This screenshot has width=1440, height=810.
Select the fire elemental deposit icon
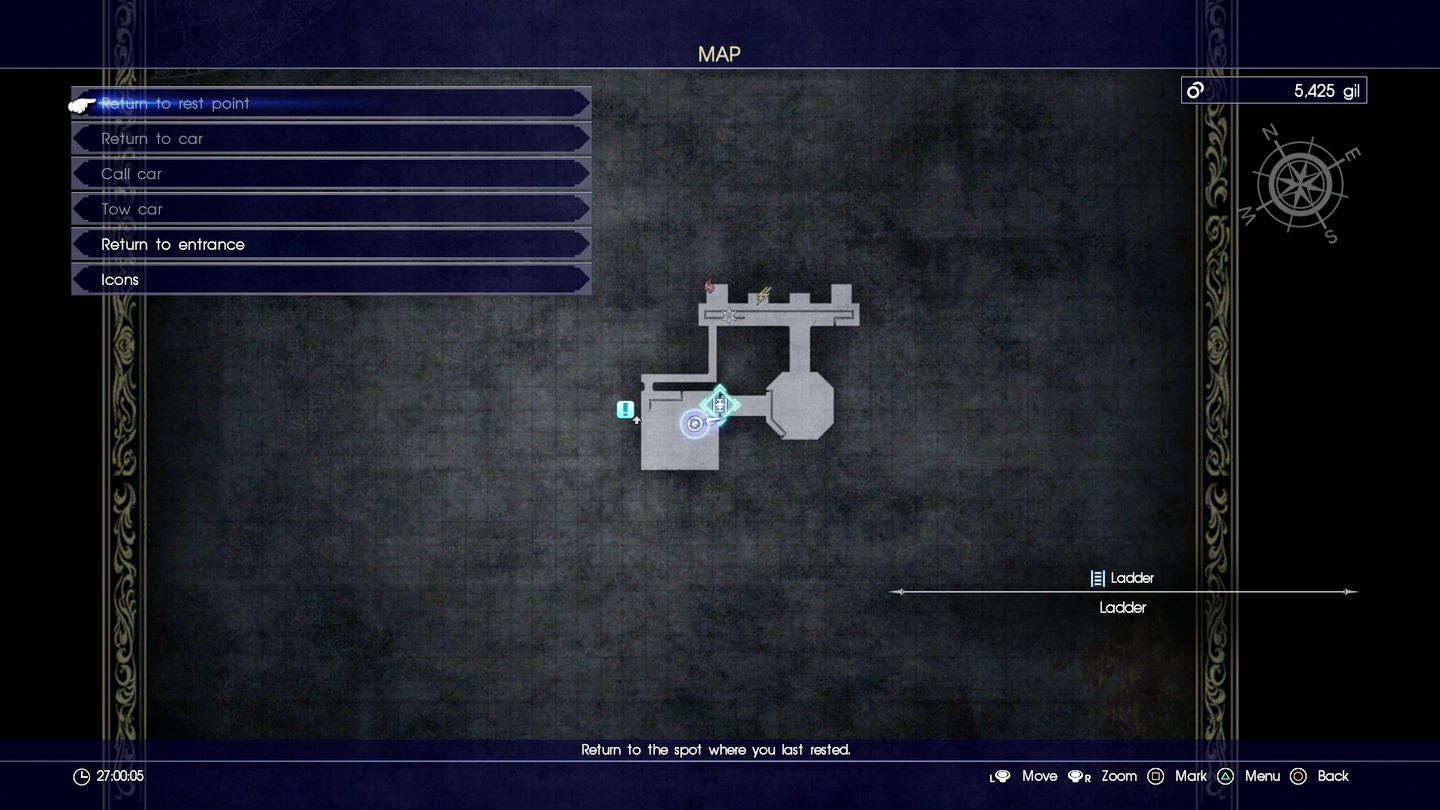click(709, 286)
